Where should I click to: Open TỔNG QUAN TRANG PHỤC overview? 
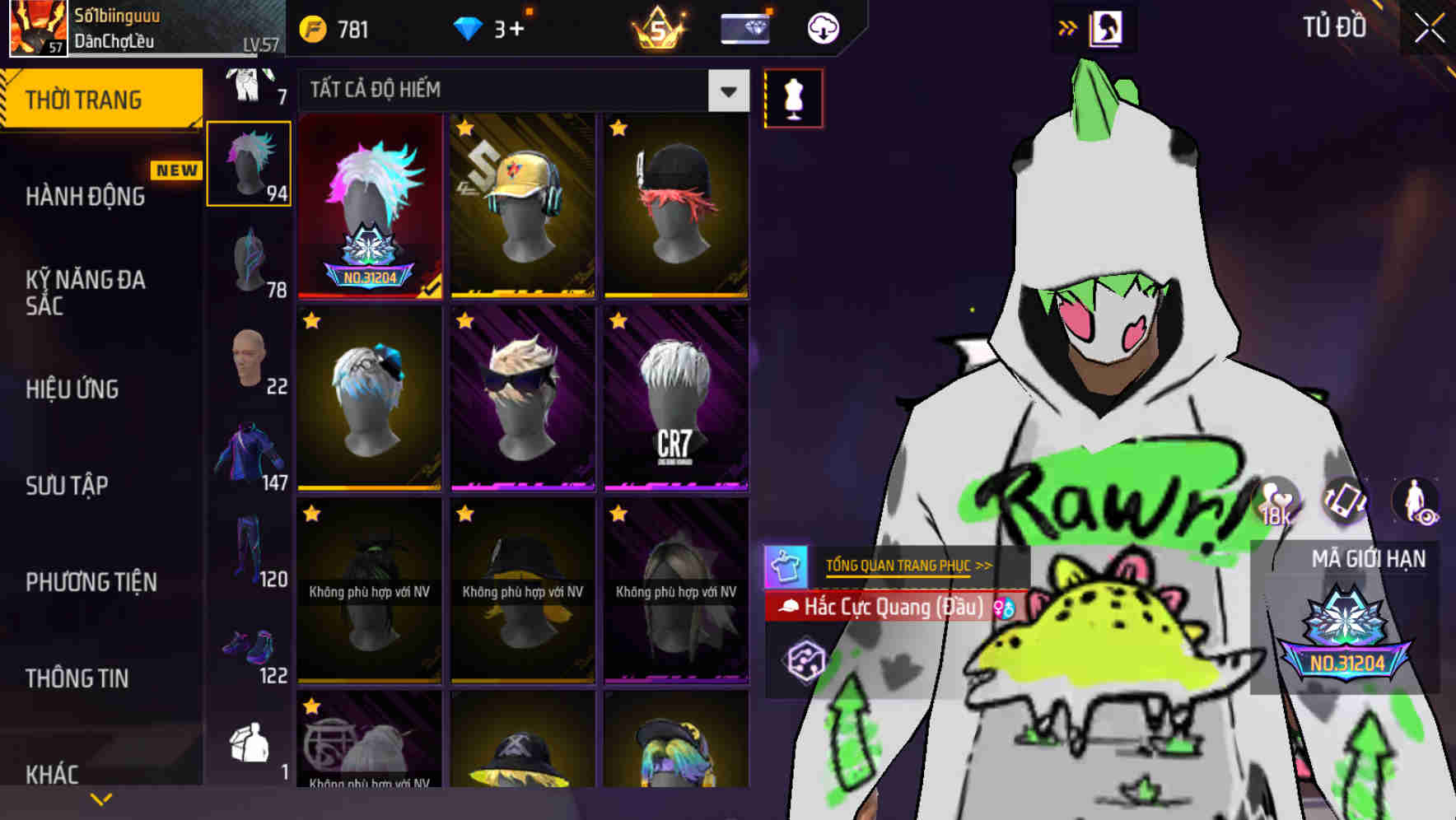click(906, 566)
